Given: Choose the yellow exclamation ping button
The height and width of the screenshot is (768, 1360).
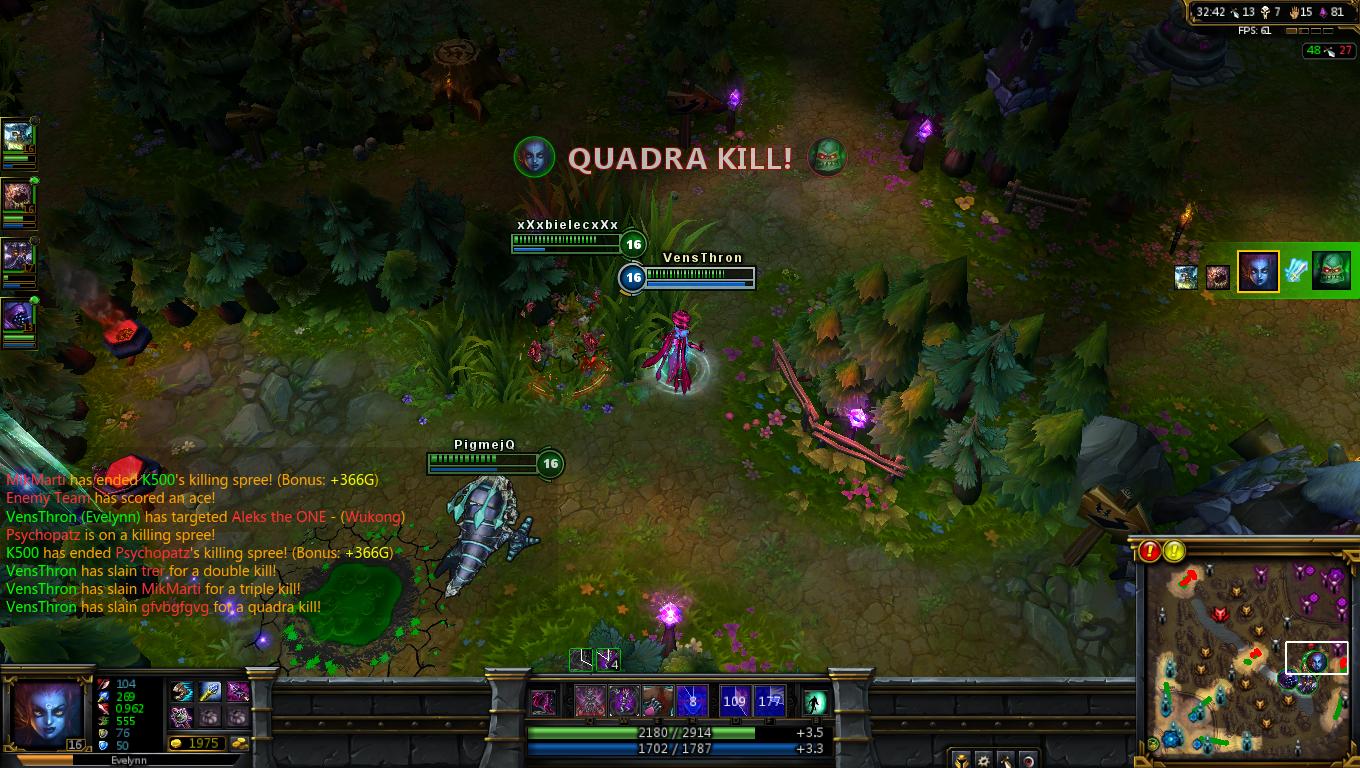Looking at the screenshot, I should click(x=1174, y=551).
